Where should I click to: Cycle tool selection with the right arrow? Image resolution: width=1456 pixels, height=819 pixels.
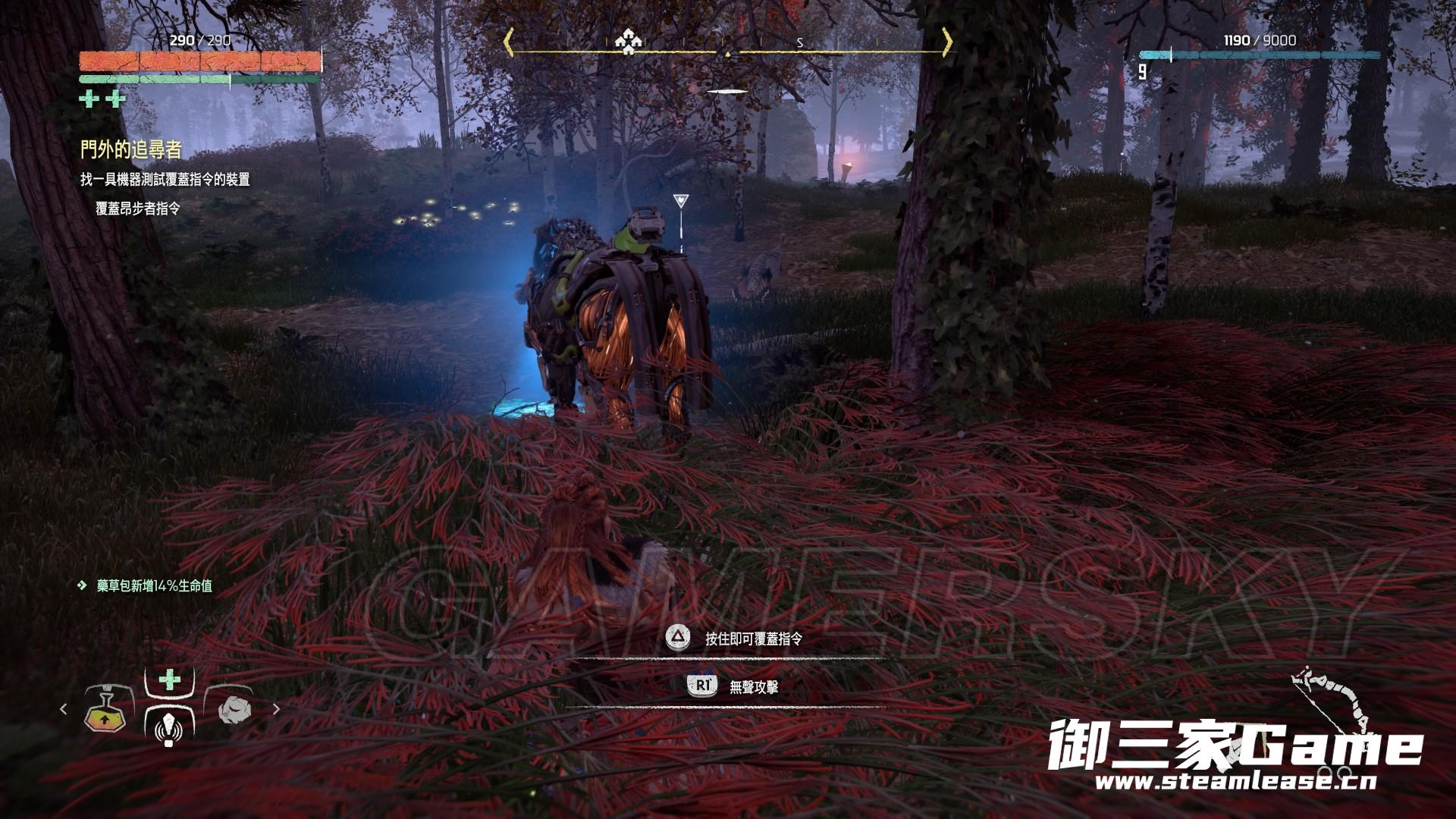click(276, 710)
